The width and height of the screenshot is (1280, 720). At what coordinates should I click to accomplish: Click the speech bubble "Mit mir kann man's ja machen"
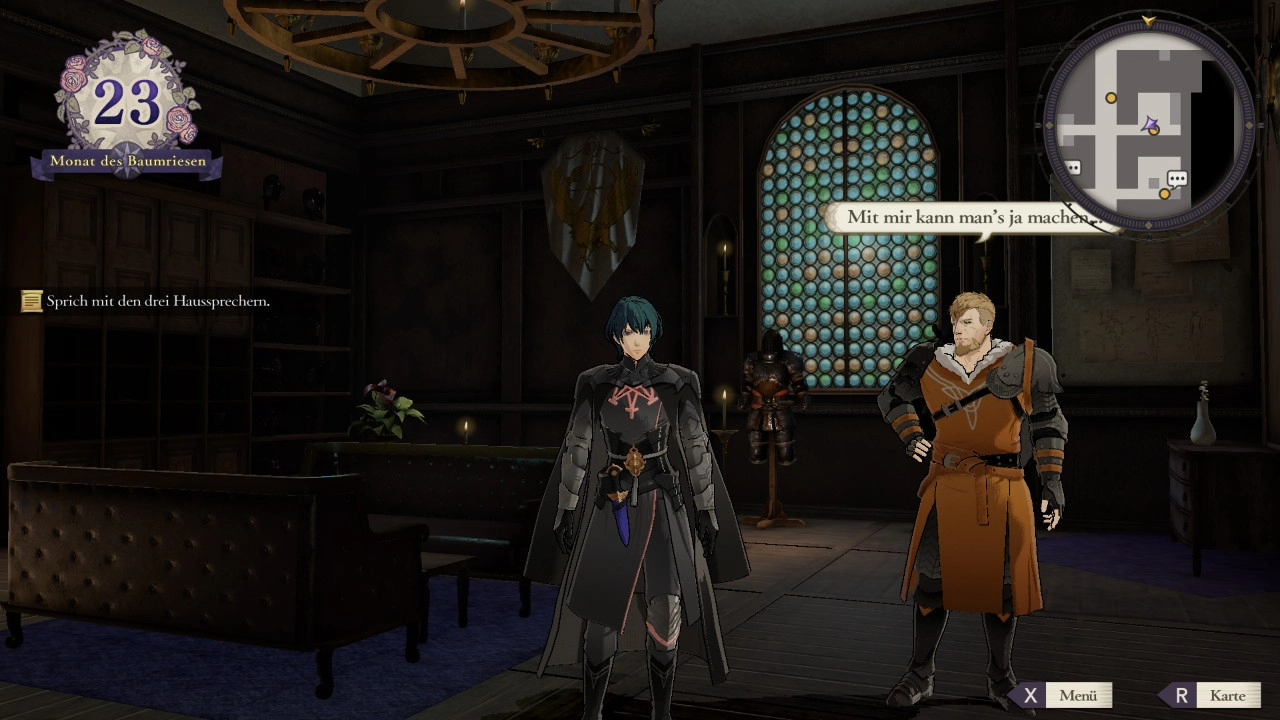(x=962, y=217)
